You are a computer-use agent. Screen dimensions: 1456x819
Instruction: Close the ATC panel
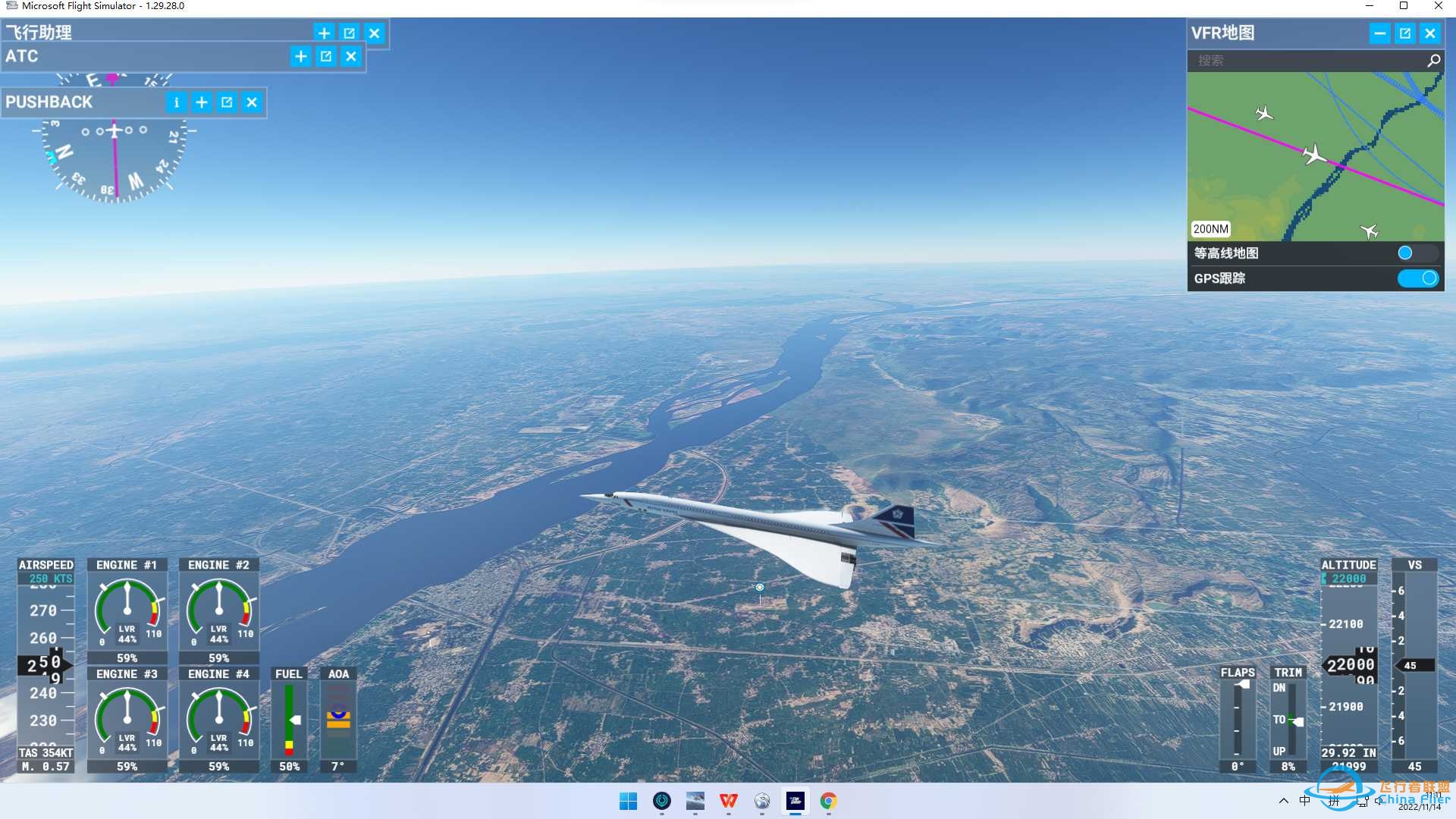point(351,56)
